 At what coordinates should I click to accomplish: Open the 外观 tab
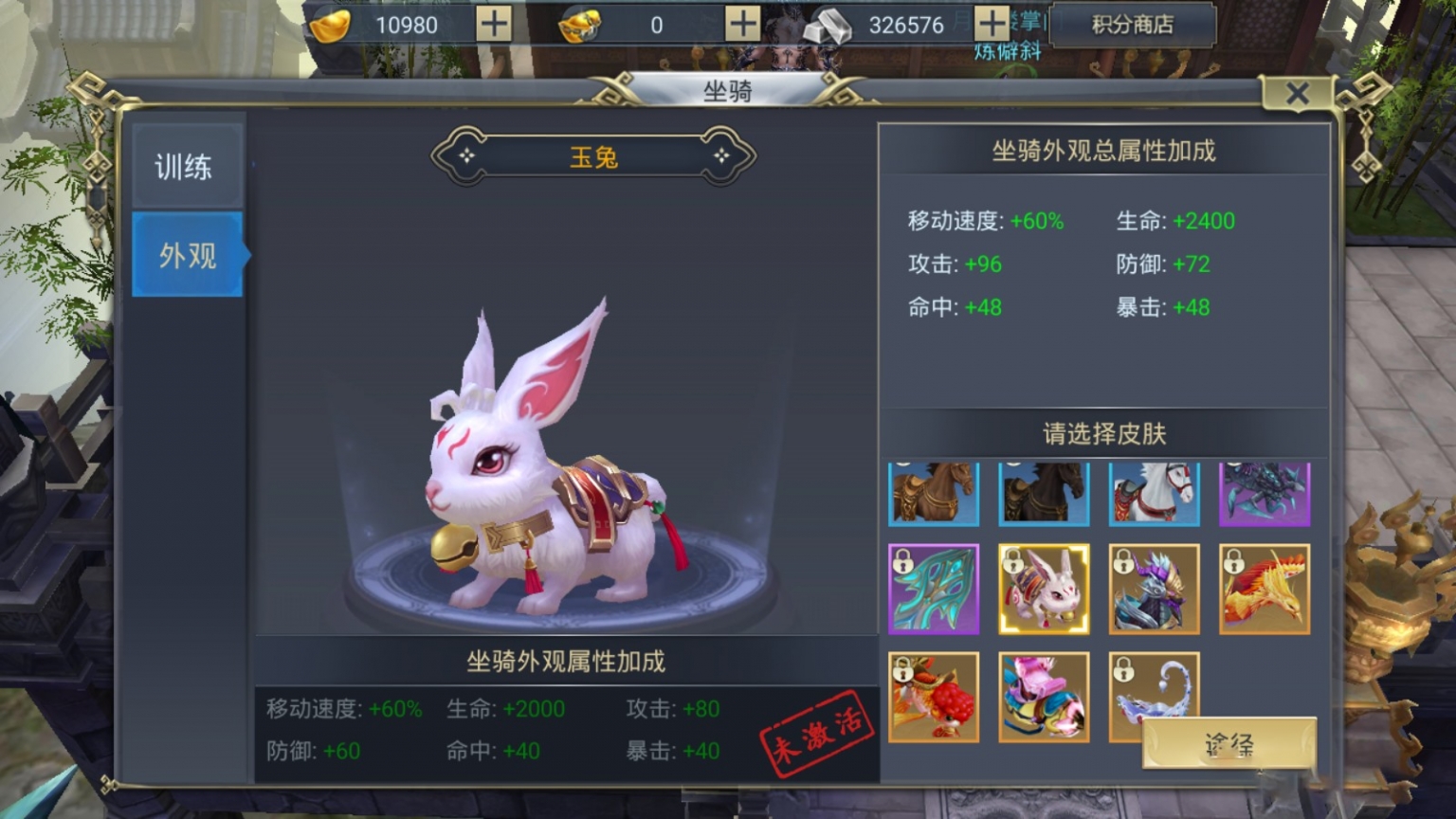(x=186, y=256)
